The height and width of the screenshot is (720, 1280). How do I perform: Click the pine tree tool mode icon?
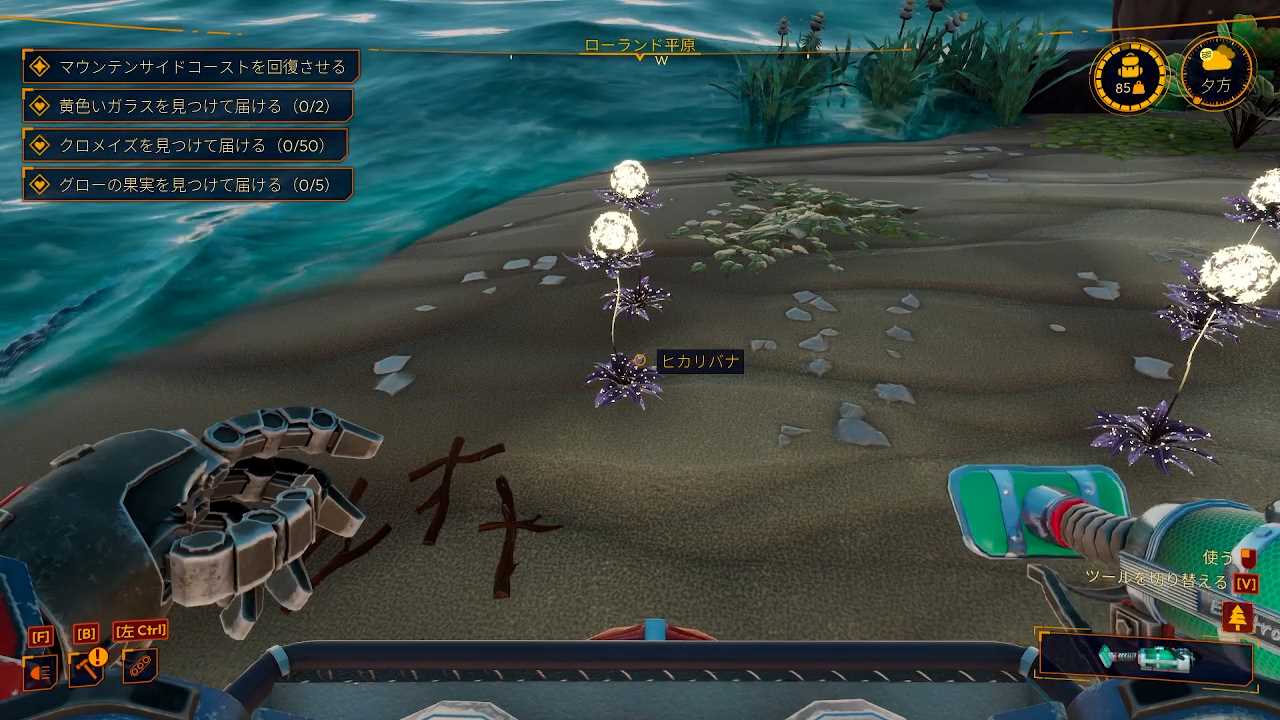pyautogui.click(x=1238, y=617)
